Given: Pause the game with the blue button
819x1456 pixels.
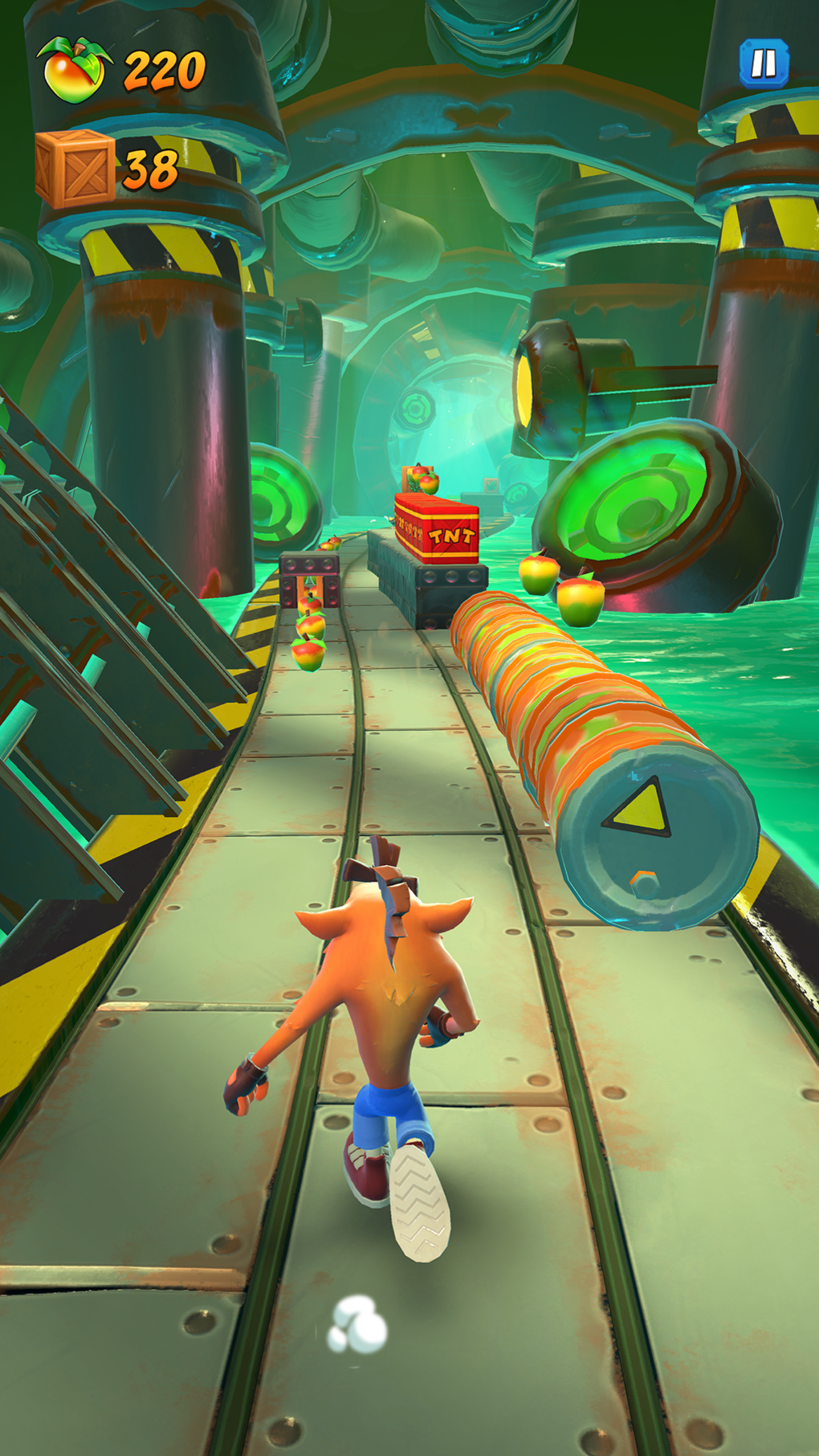Looking at the screenshot, I should click(x=763, y=63).
